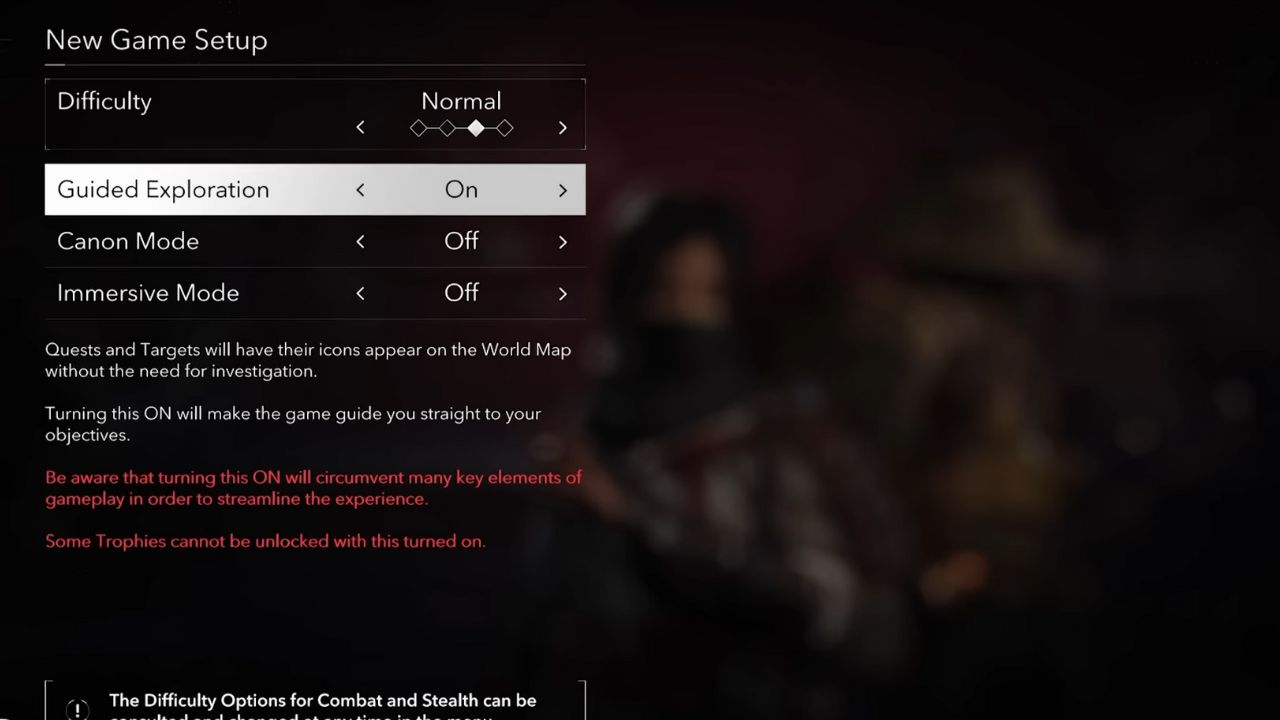Select the second difficulty diamond marker

click(x=447, y=128)
